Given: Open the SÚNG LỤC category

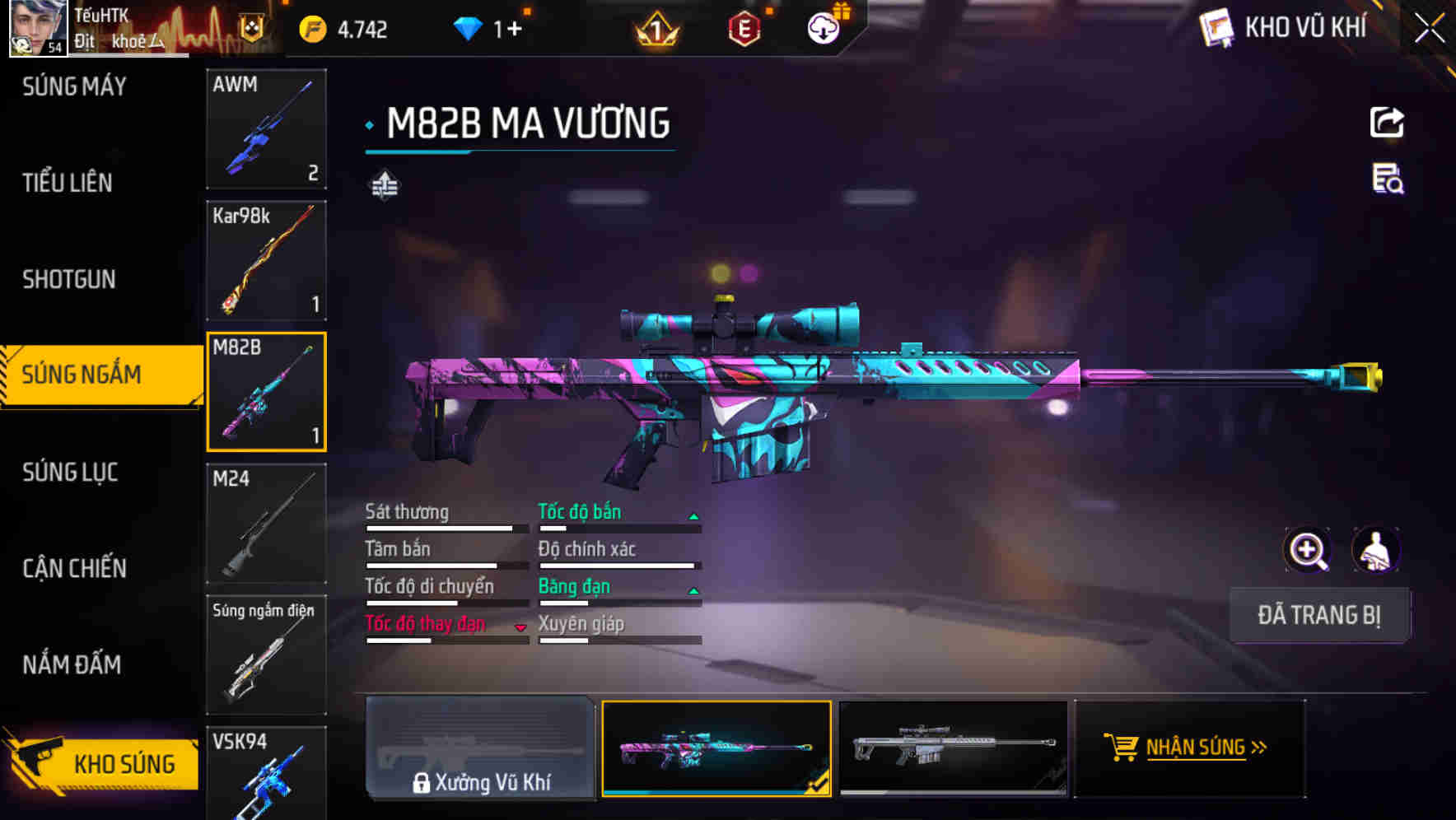Looking at the screenshot, I should tap(68, 472).
